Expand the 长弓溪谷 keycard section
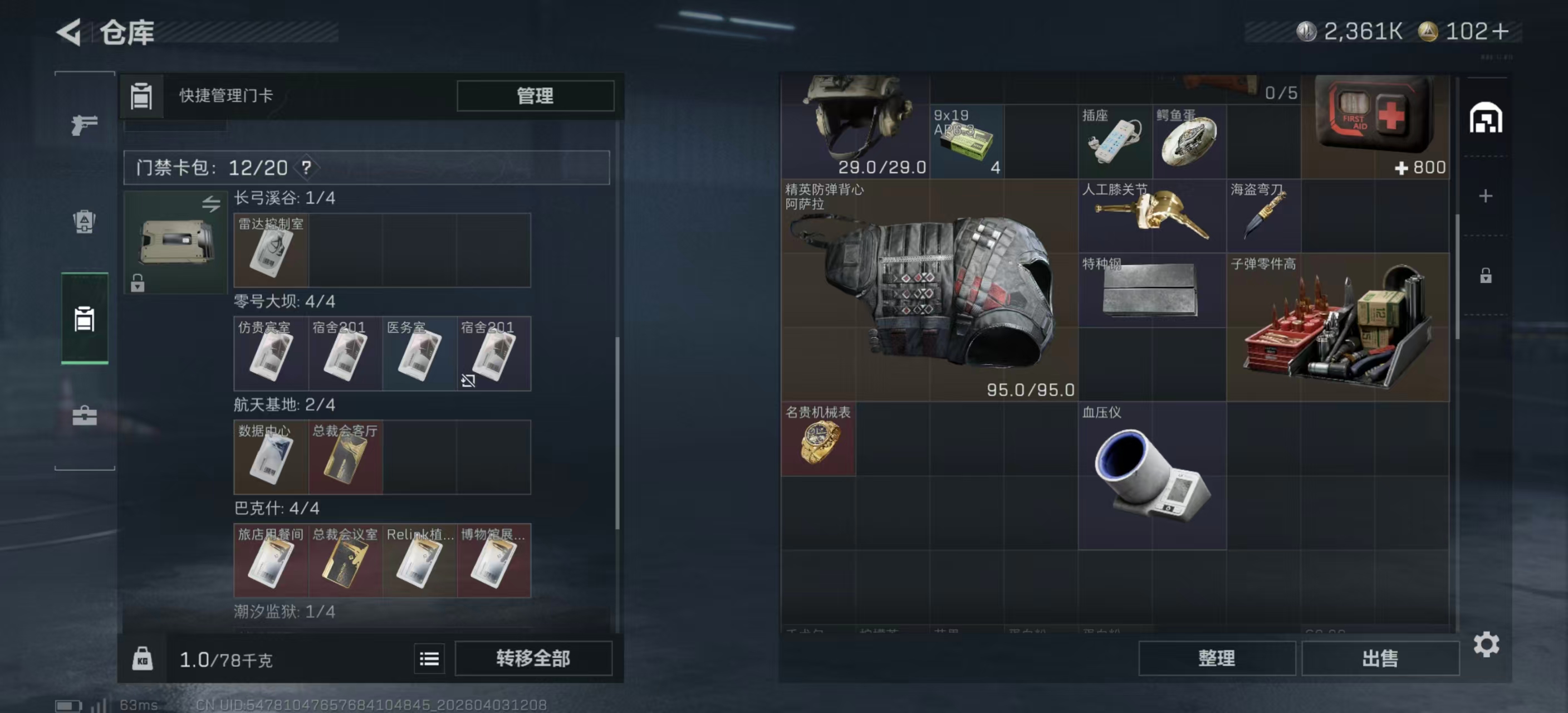1568x713 pixels. click(286, 198)
